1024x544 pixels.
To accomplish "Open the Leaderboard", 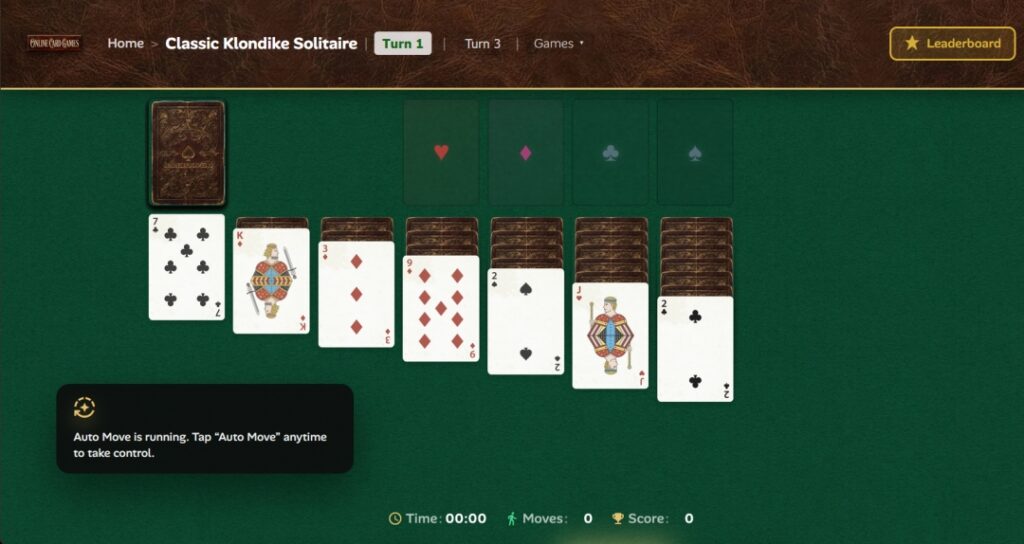I will tap(952, 44).
